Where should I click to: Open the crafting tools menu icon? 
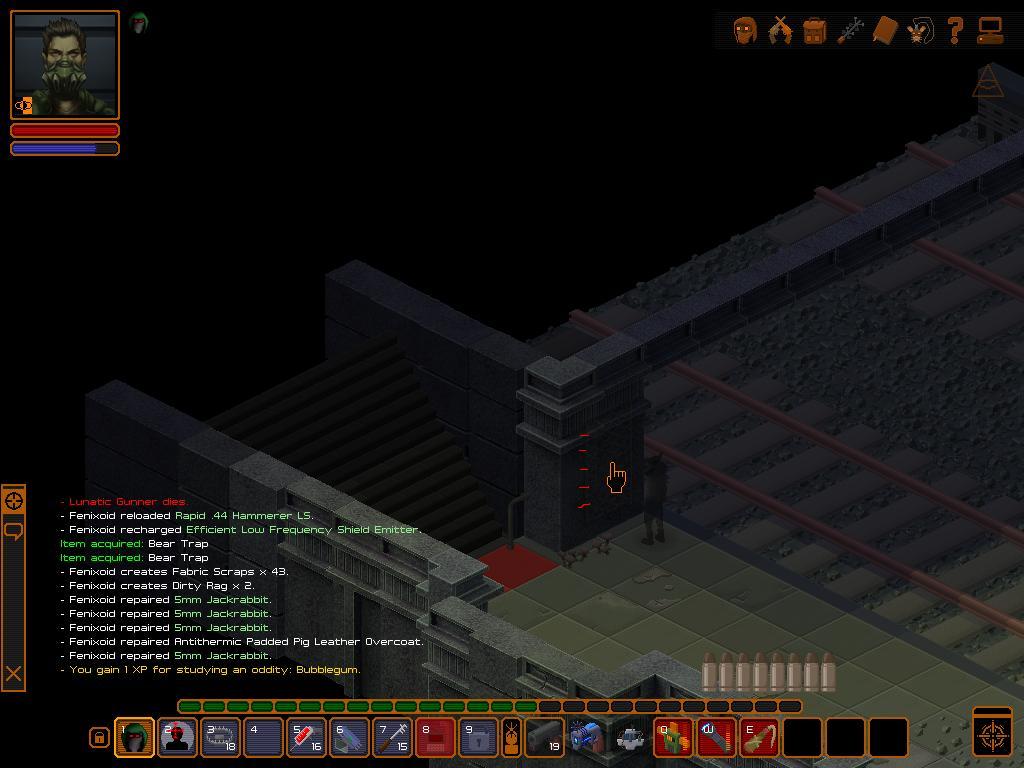coord(850,31)
